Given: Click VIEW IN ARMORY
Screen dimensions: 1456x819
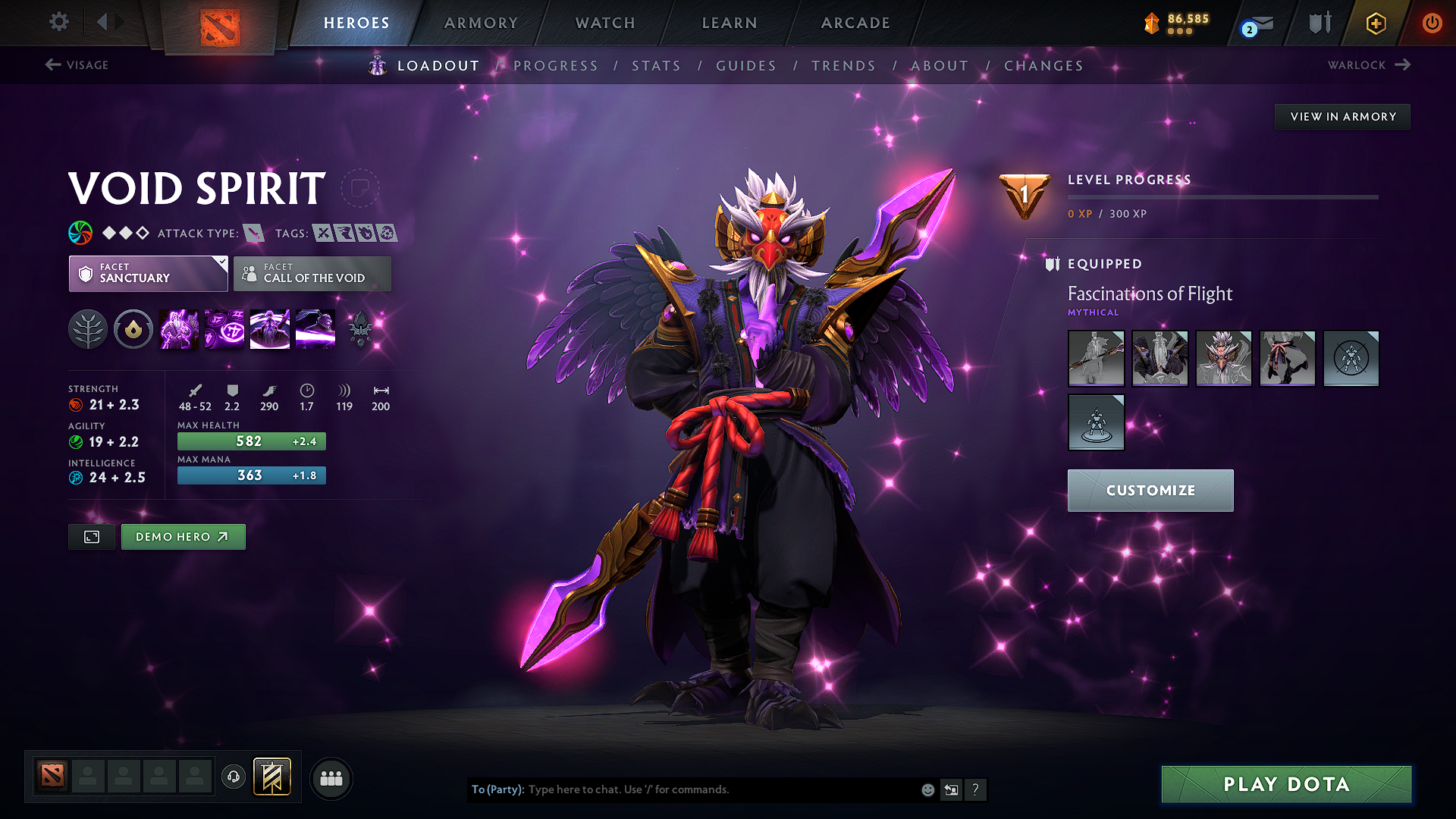Looking at the screenshot, I should click(x=1342, y=116).
